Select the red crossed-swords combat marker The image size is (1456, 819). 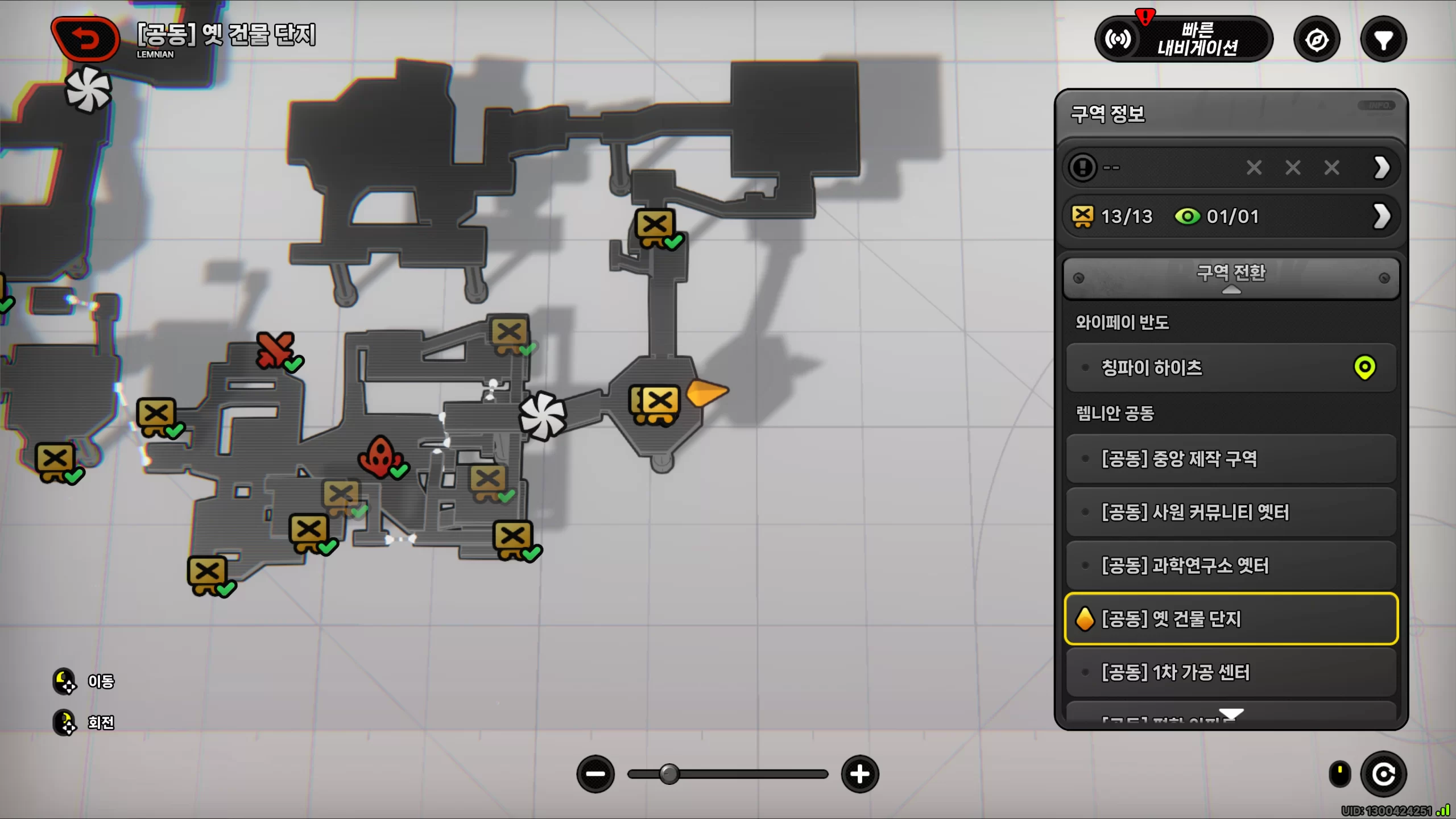click(275, 349)
